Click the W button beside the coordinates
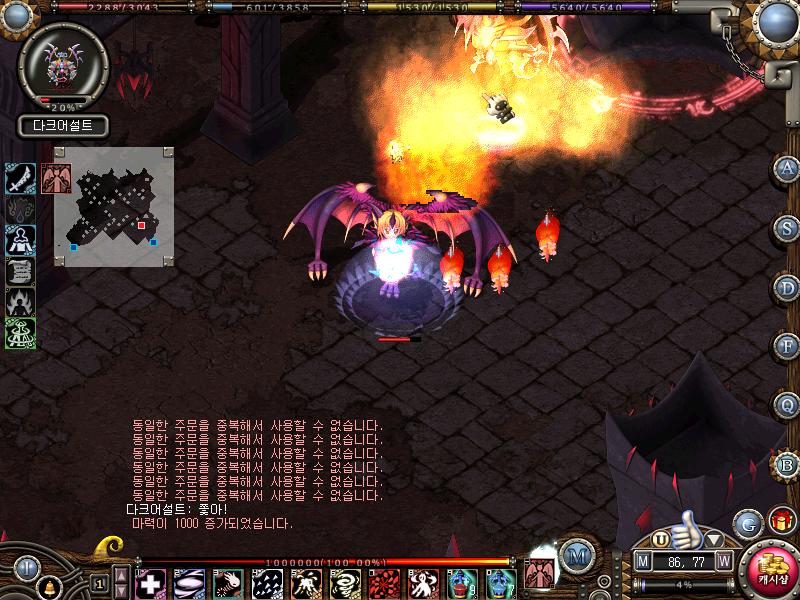 [723, 562]
